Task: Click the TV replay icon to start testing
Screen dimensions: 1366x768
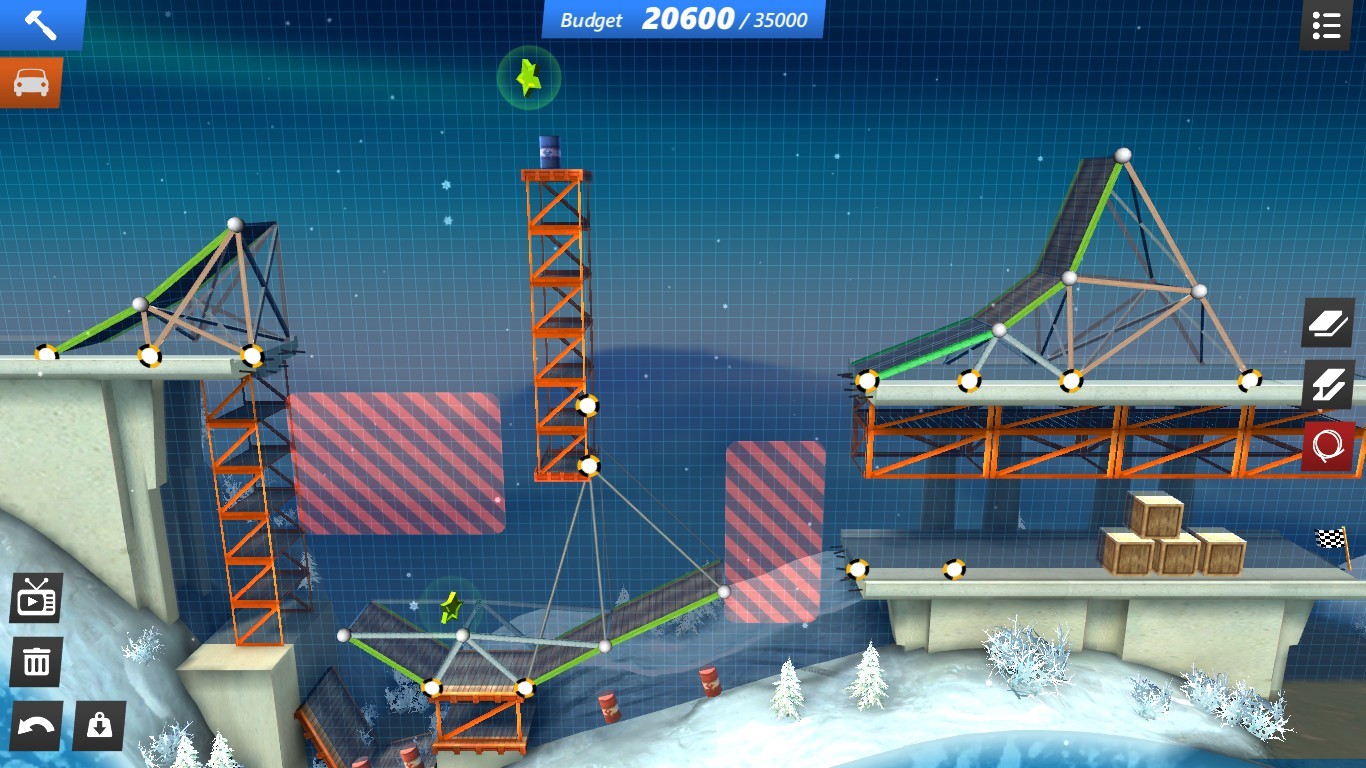Action: pyautogui.click(x=36, y=597)
